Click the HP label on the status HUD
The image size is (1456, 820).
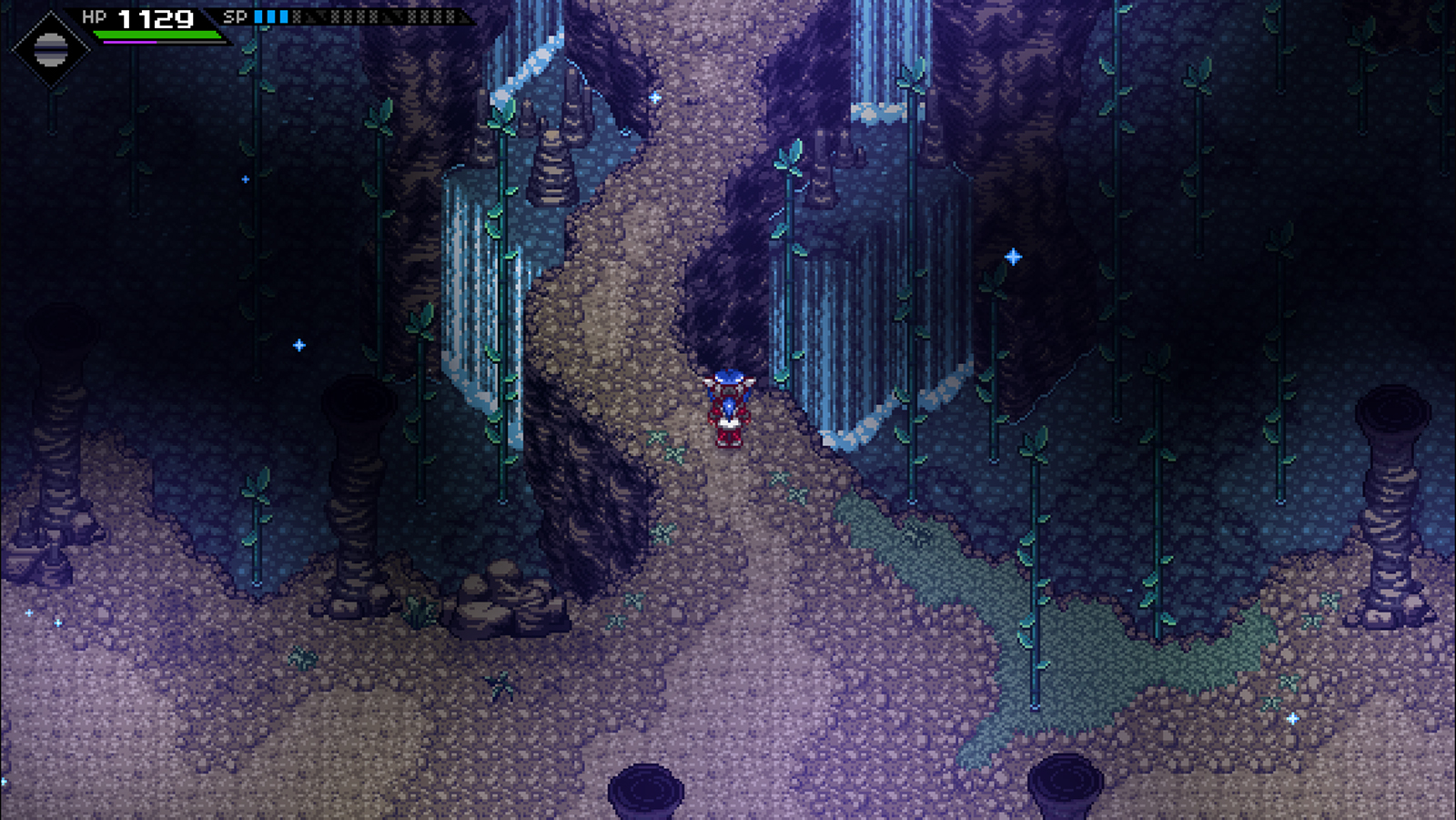(x=94, y=16)
